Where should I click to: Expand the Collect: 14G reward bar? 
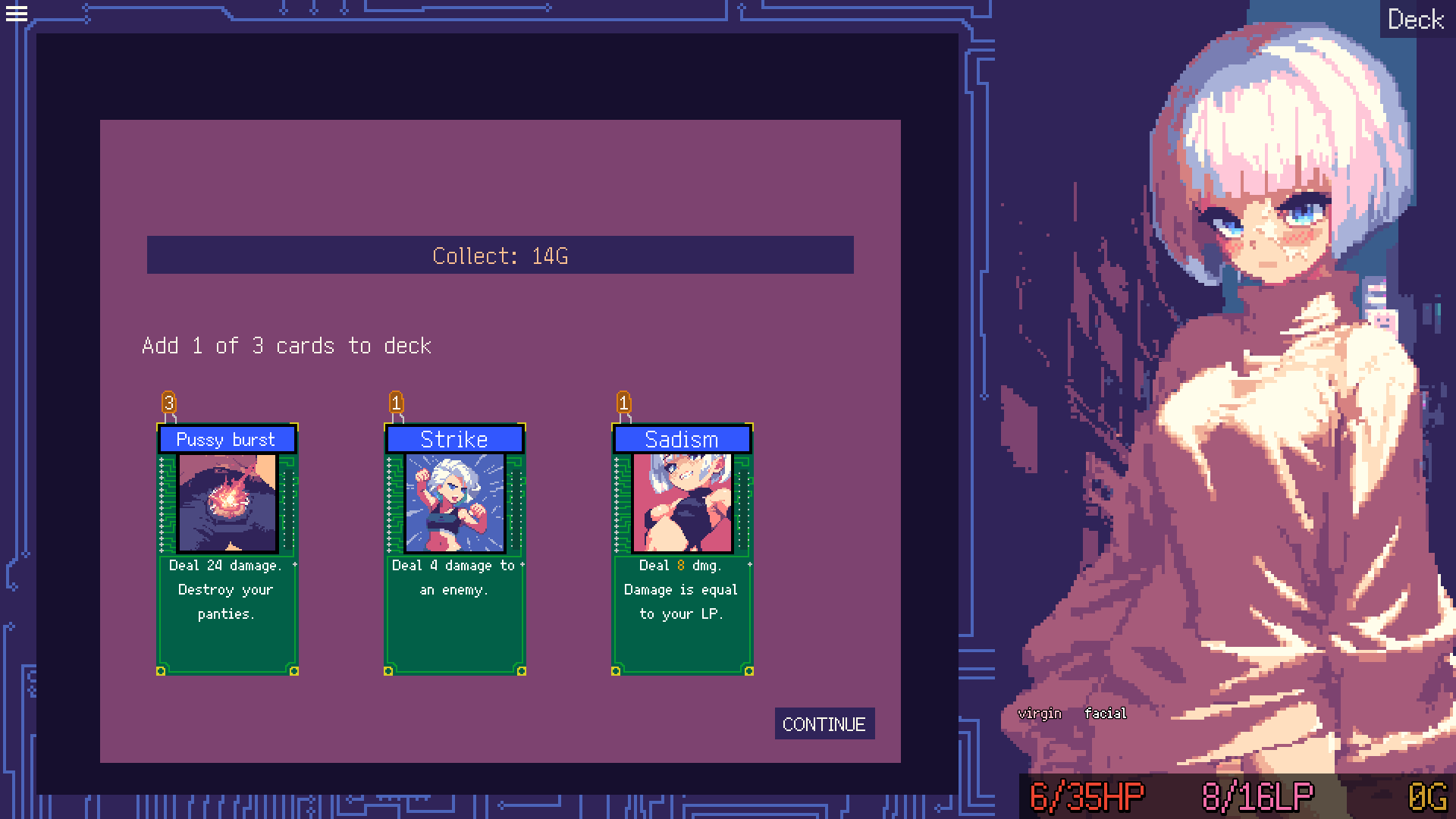[500, 256]
